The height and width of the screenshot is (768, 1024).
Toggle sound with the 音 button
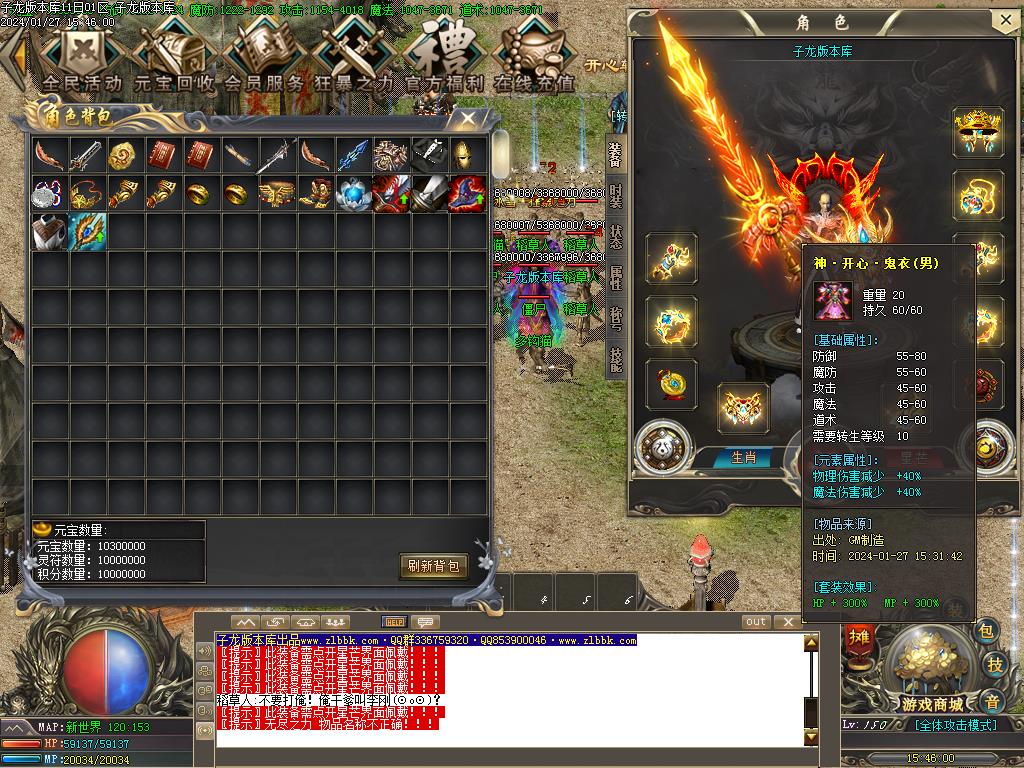(990, 699)
